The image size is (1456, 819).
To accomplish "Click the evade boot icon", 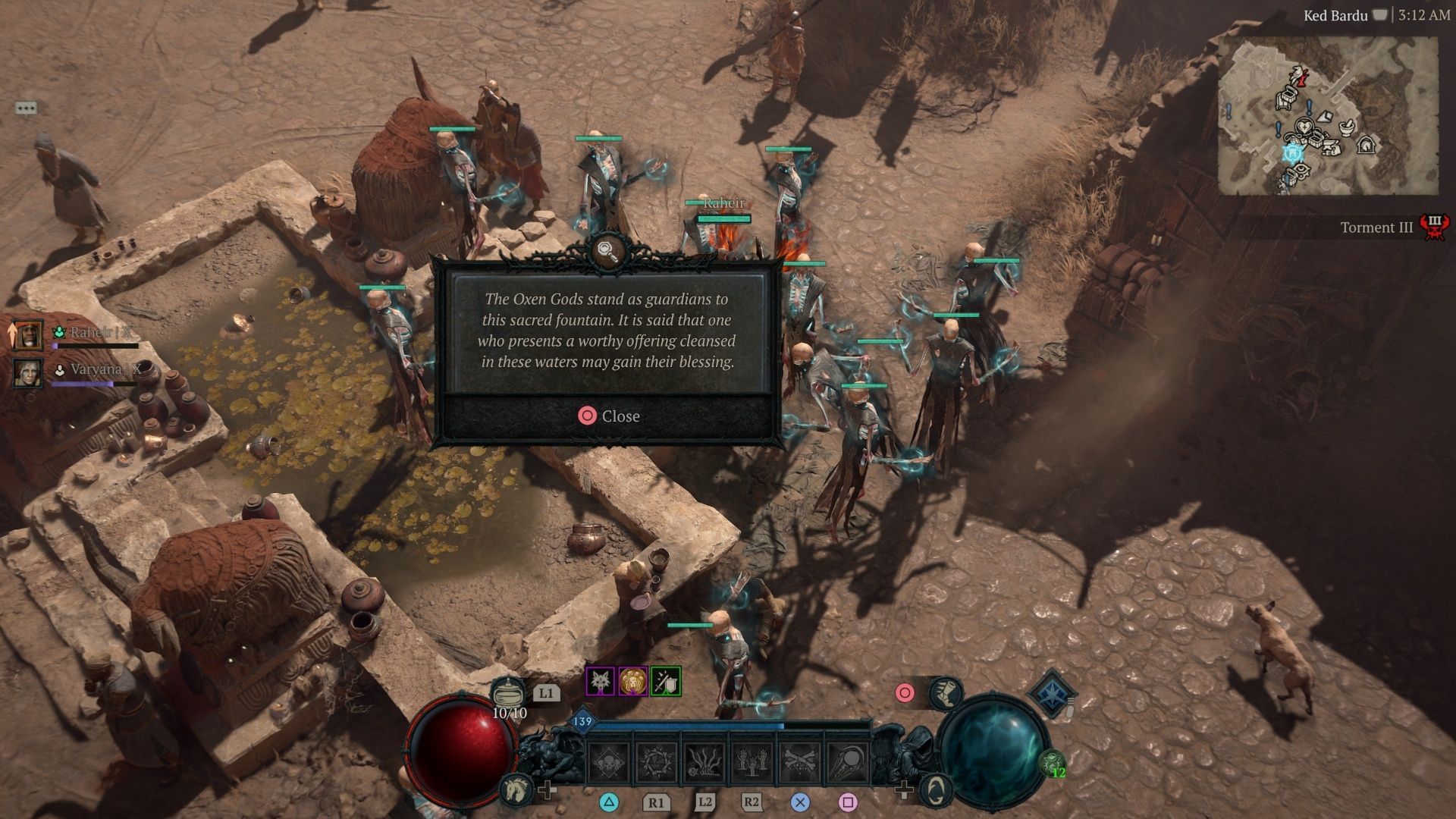I will pyautogui.click(x=946, y=692).
